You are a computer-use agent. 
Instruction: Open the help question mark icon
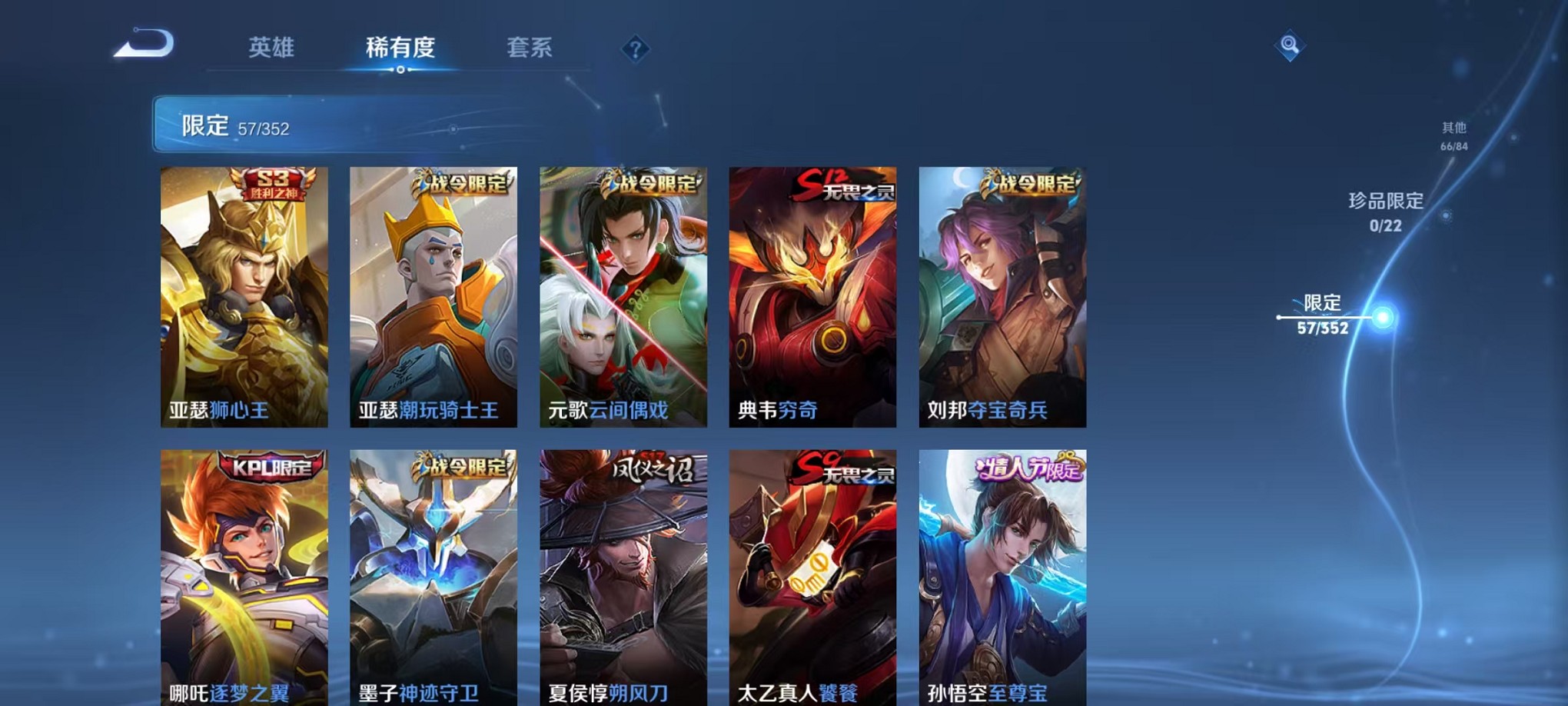point(633,49)
